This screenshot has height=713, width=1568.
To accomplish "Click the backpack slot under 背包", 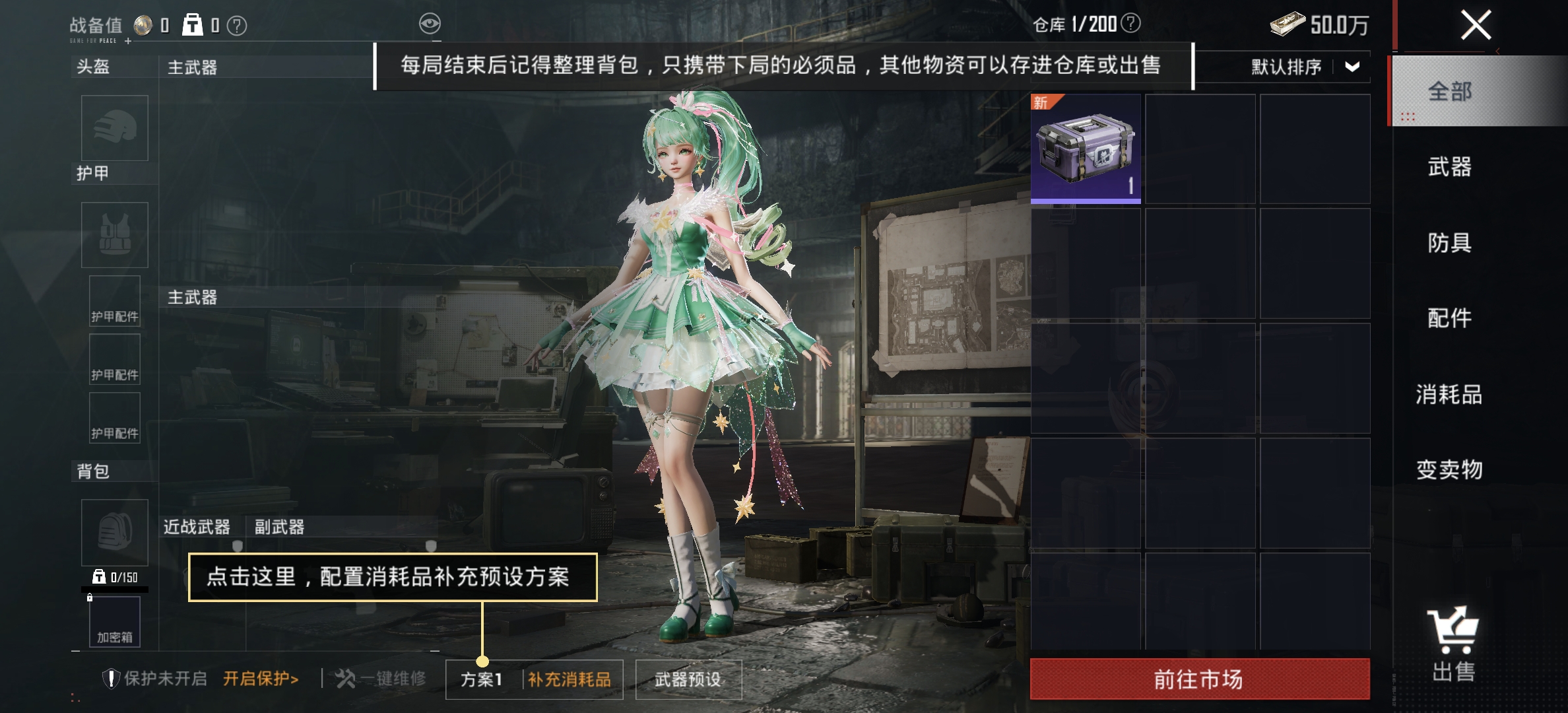I will (114, 533).
